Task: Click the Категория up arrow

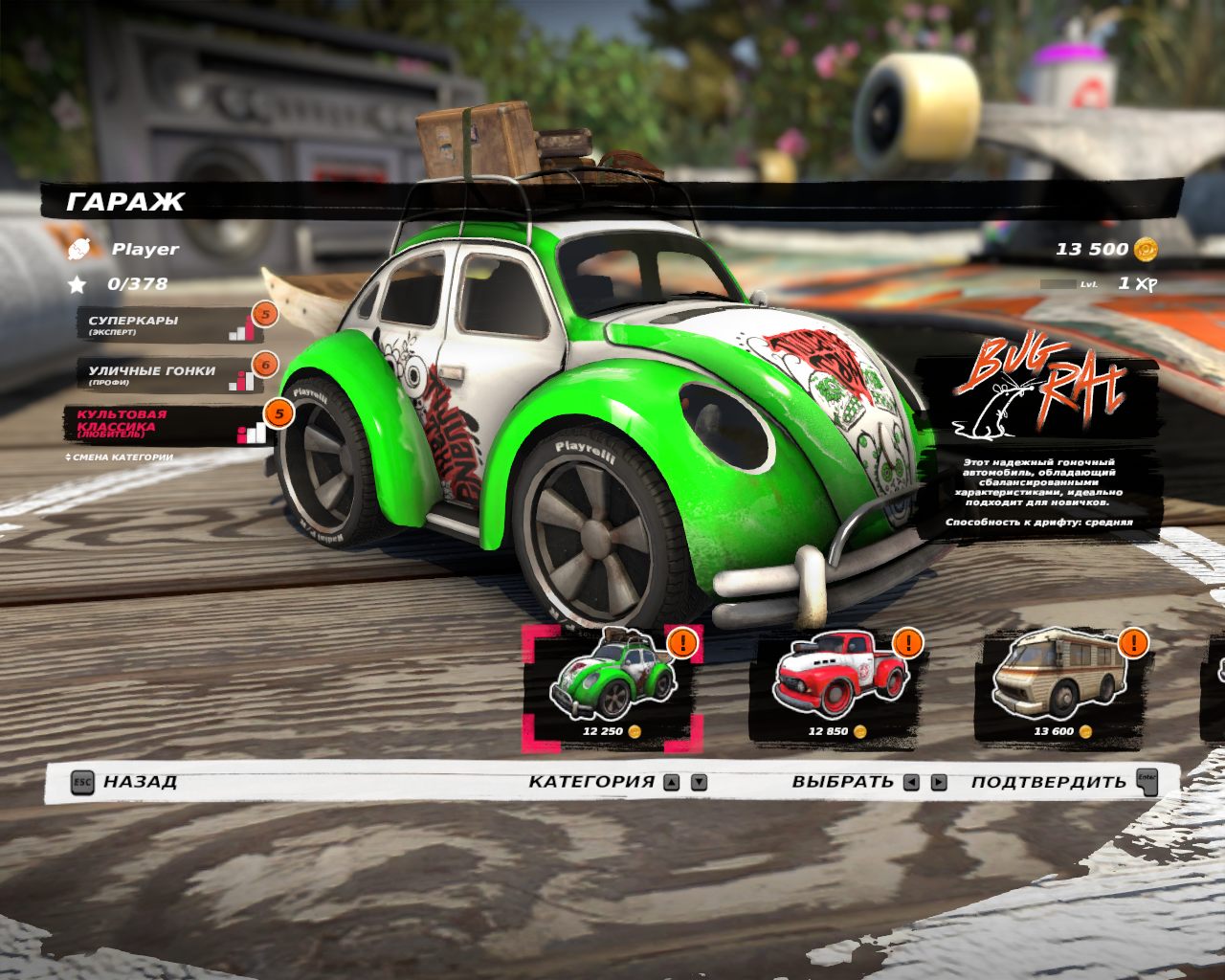Action: [672, 782]
